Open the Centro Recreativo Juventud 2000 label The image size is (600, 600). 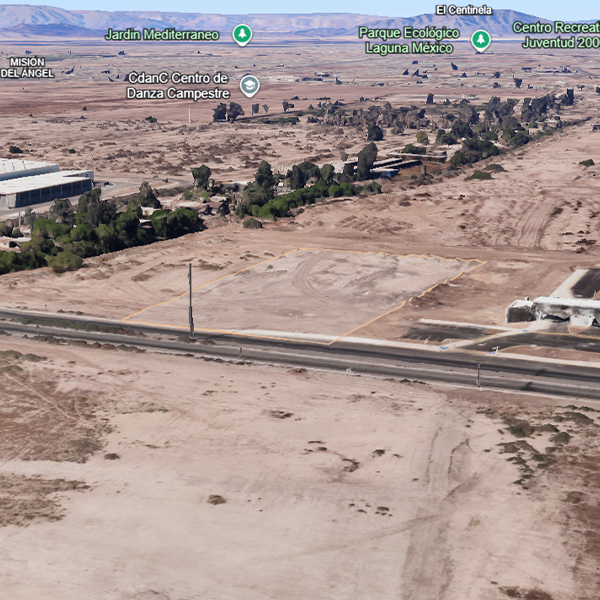pos(556,35)
